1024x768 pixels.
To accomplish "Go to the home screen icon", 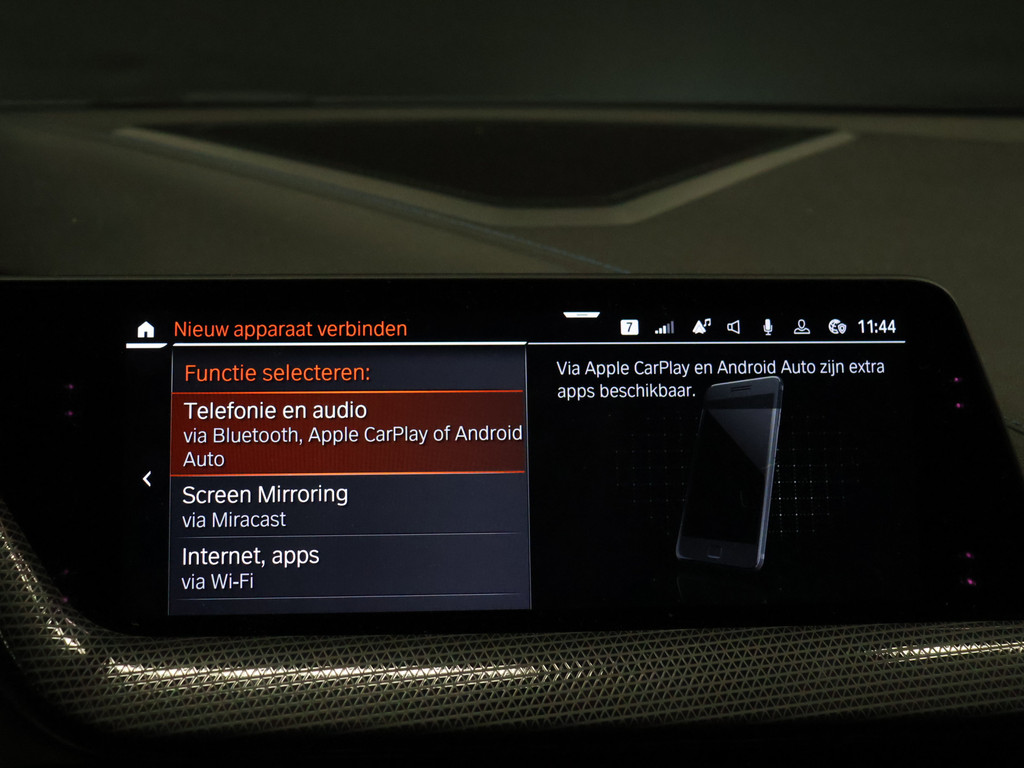I will pos(146,329).
